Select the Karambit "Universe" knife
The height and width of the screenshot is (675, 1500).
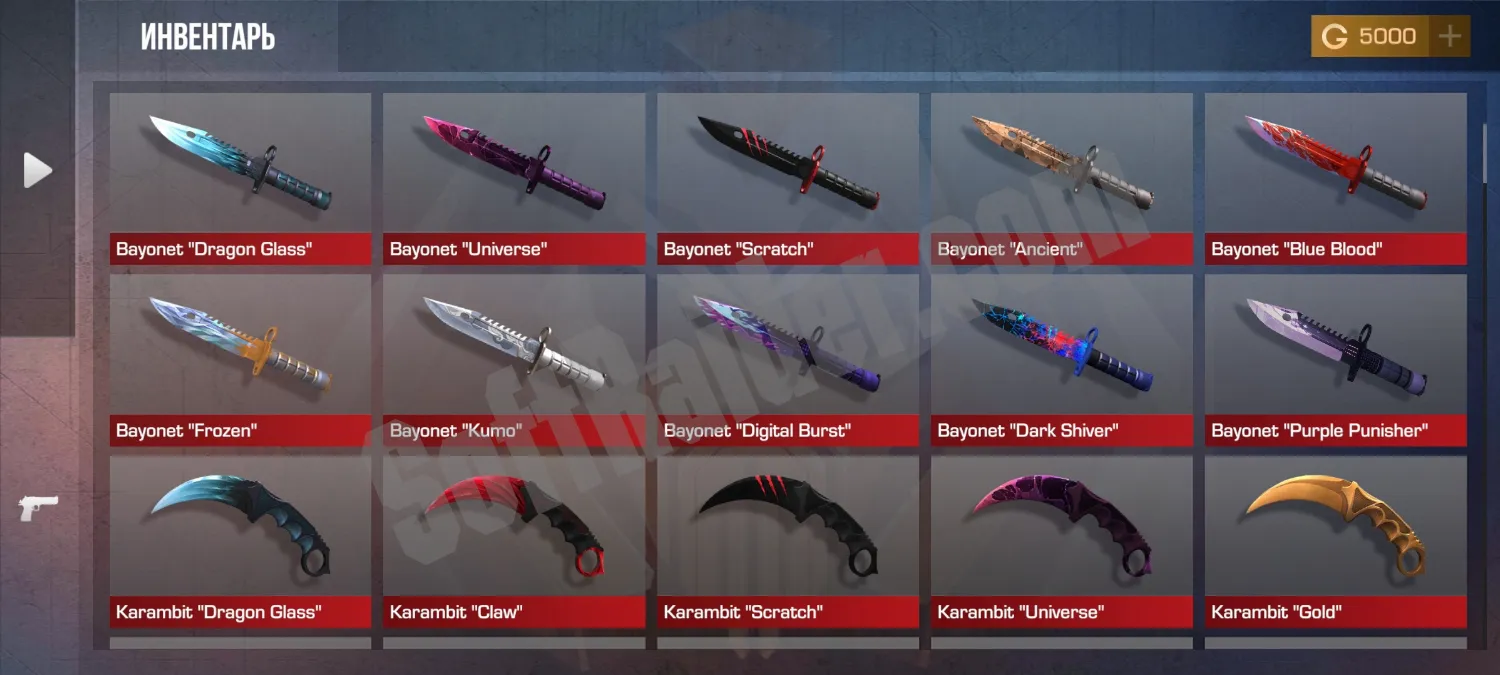coord(1062,541)
